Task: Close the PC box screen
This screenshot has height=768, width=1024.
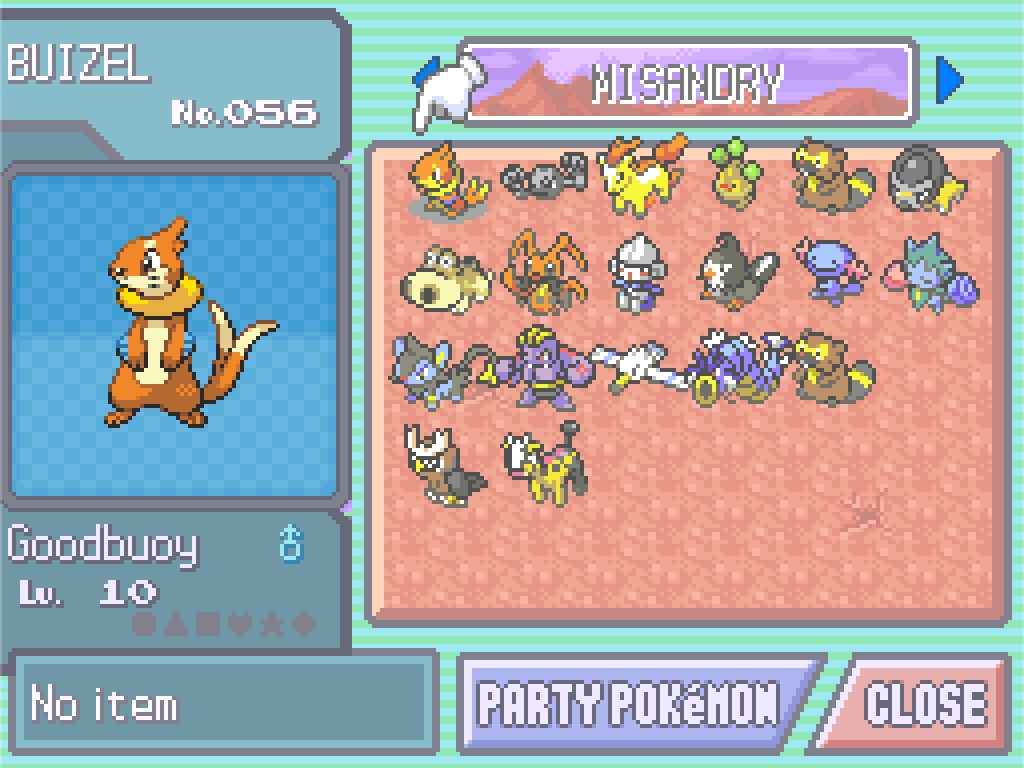Action: (x=922, y=703)
